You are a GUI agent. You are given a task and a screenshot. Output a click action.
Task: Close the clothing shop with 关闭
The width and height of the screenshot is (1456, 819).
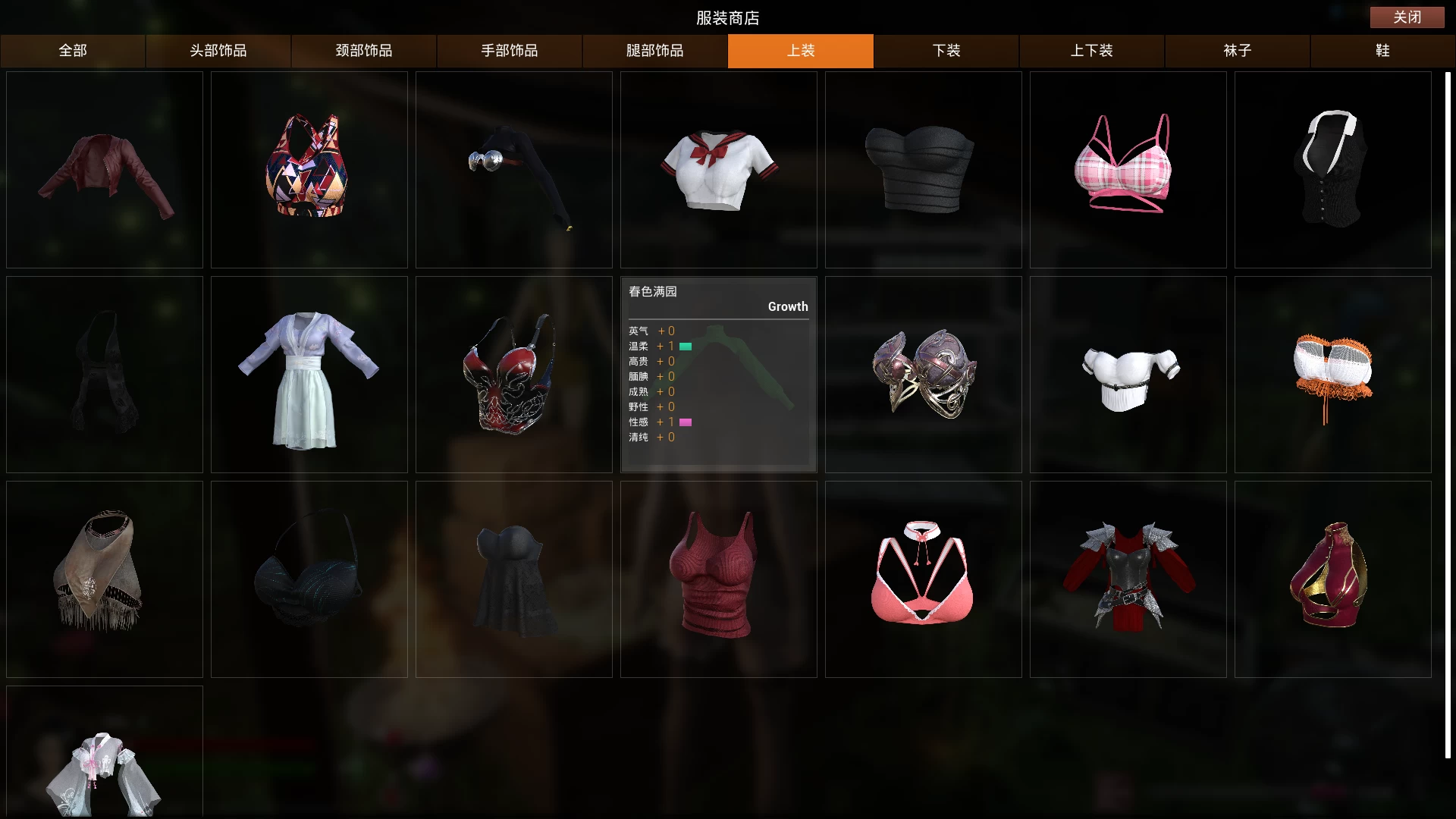[1407, 17]
